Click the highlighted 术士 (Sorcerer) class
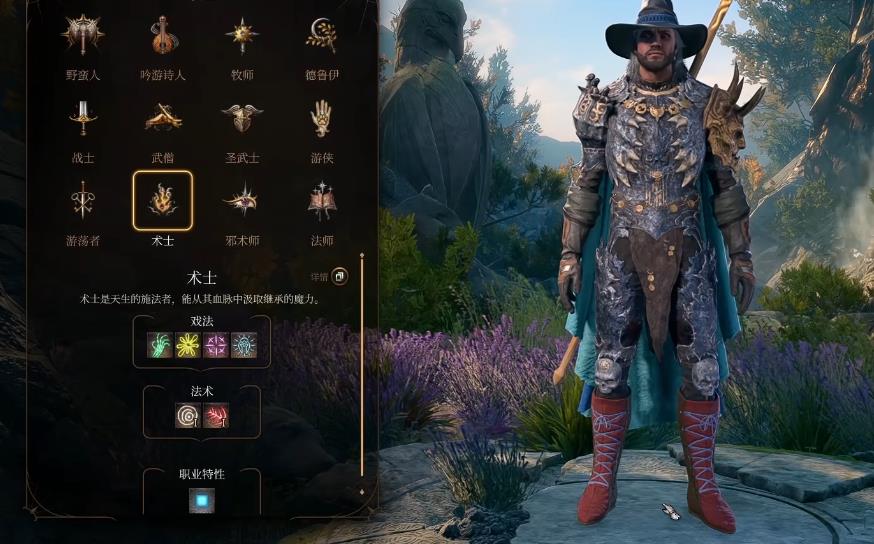The width and height of the screenshot is (874, 544). tap(163, 201)
